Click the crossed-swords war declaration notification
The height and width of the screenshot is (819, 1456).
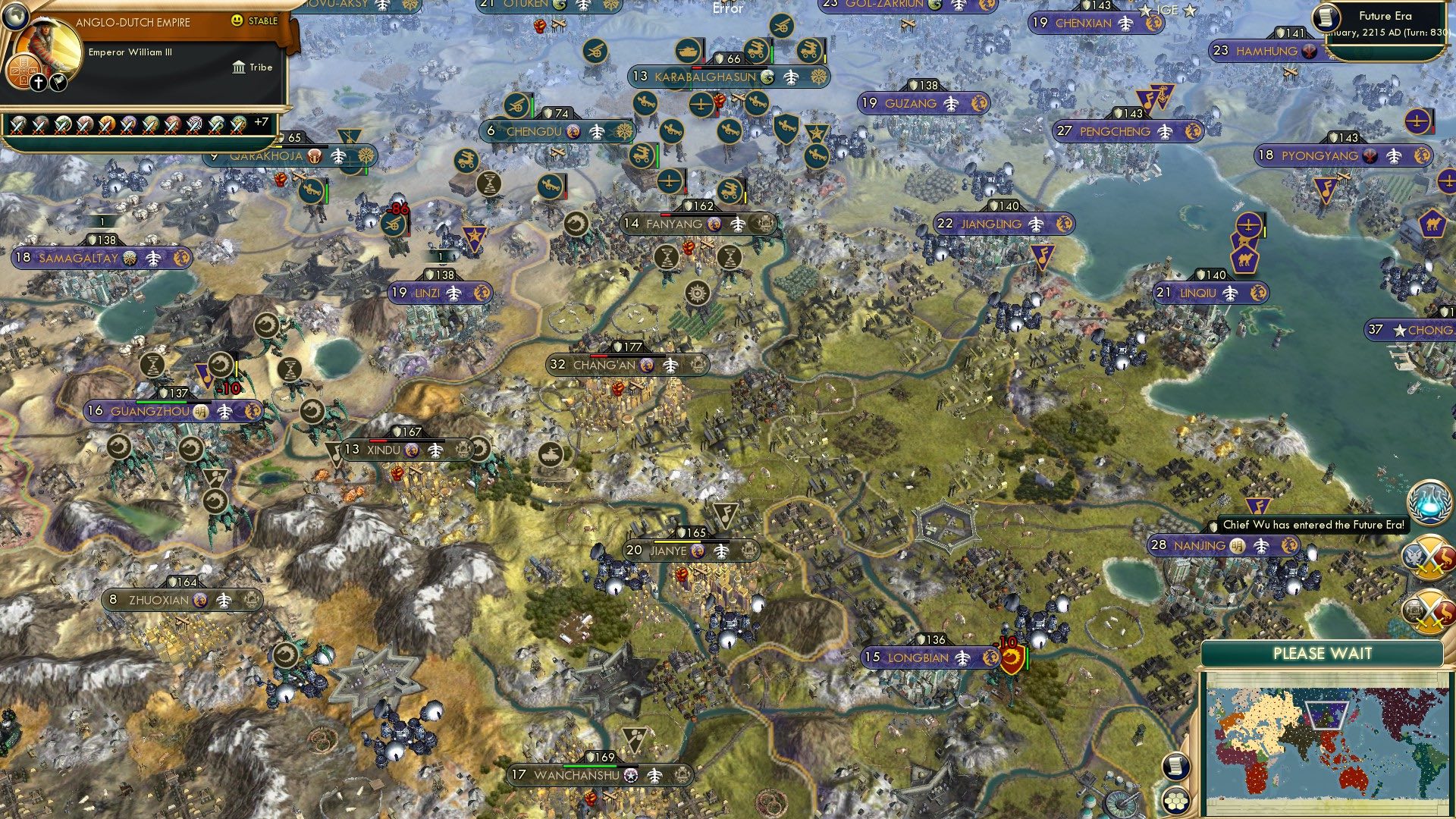(1430, 556)
